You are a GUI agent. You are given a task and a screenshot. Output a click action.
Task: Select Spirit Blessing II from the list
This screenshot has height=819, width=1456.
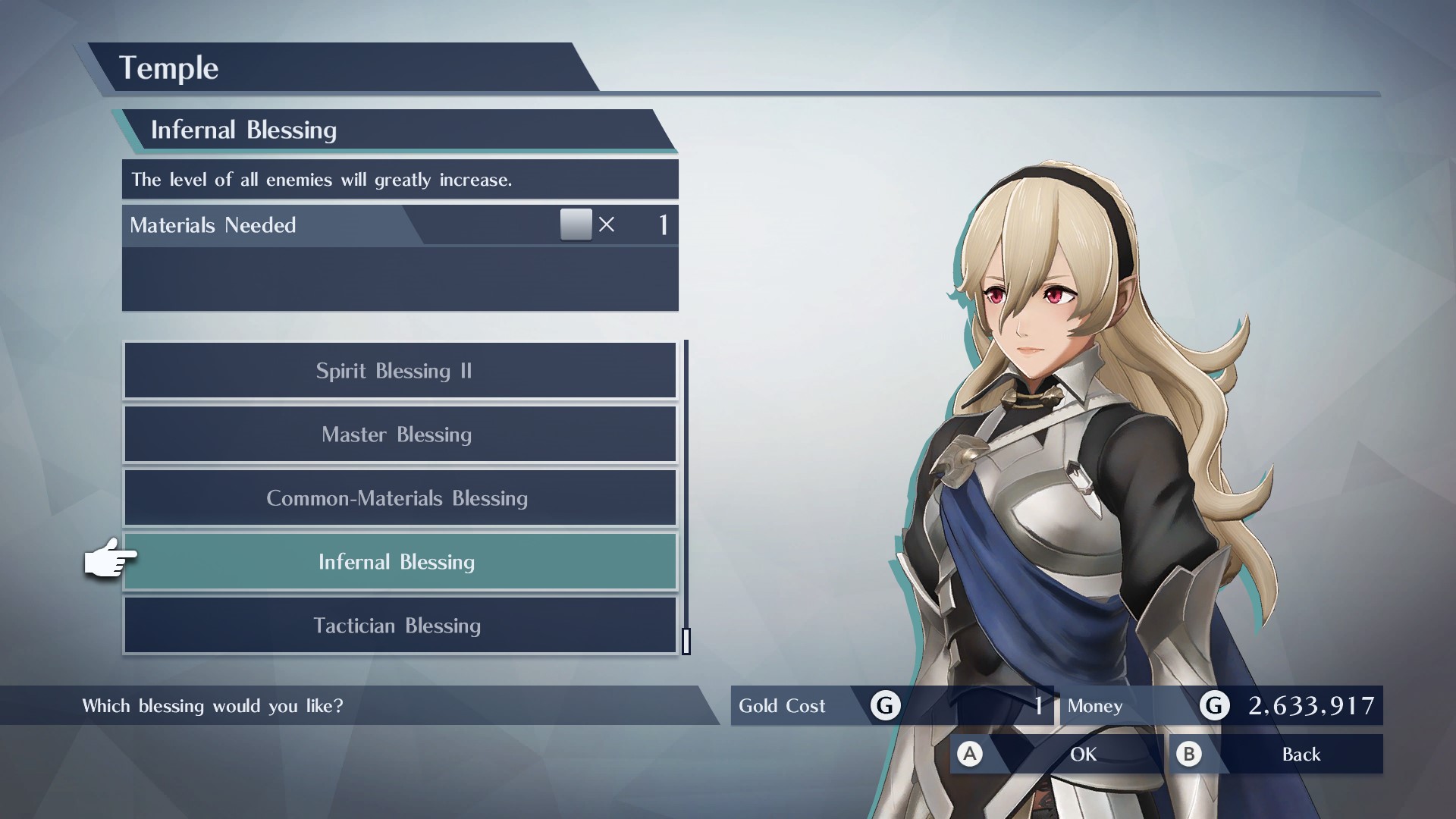(x=400, y=371)
